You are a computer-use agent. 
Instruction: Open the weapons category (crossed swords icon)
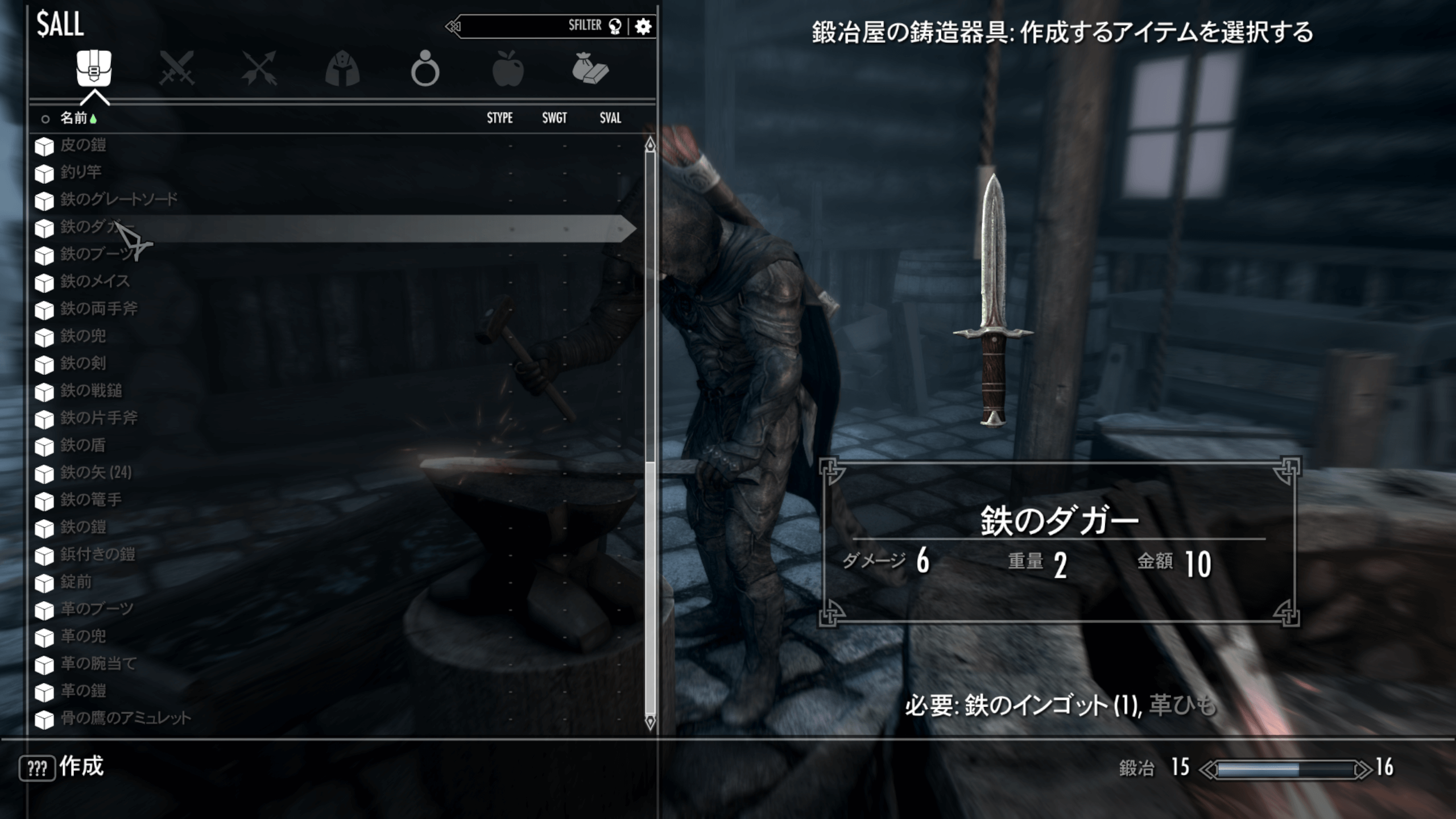[x=176, y=68]
